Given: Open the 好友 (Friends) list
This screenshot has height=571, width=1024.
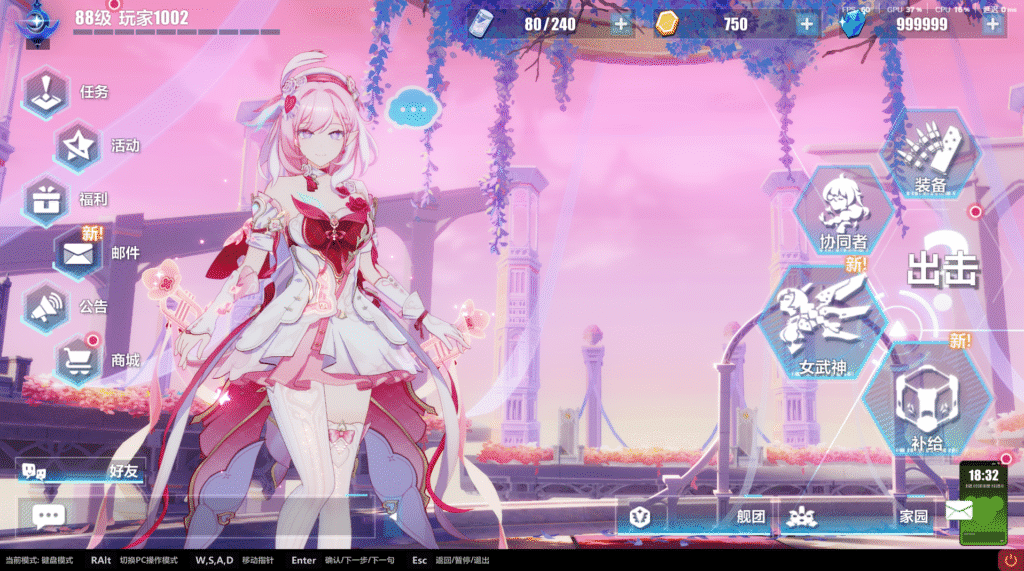Looking at the screenshot, I should 80,471.
